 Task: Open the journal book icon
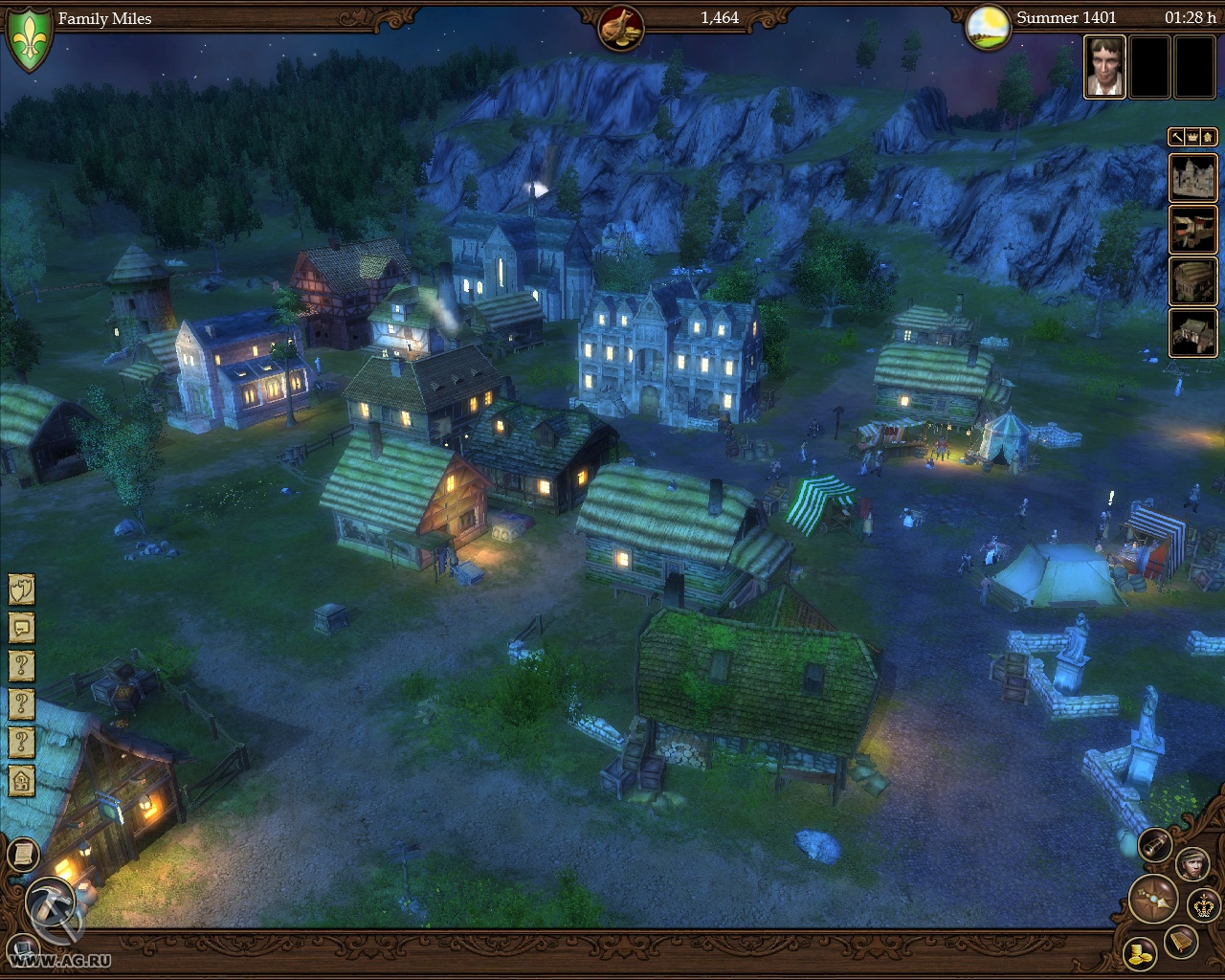[1181, 943]
